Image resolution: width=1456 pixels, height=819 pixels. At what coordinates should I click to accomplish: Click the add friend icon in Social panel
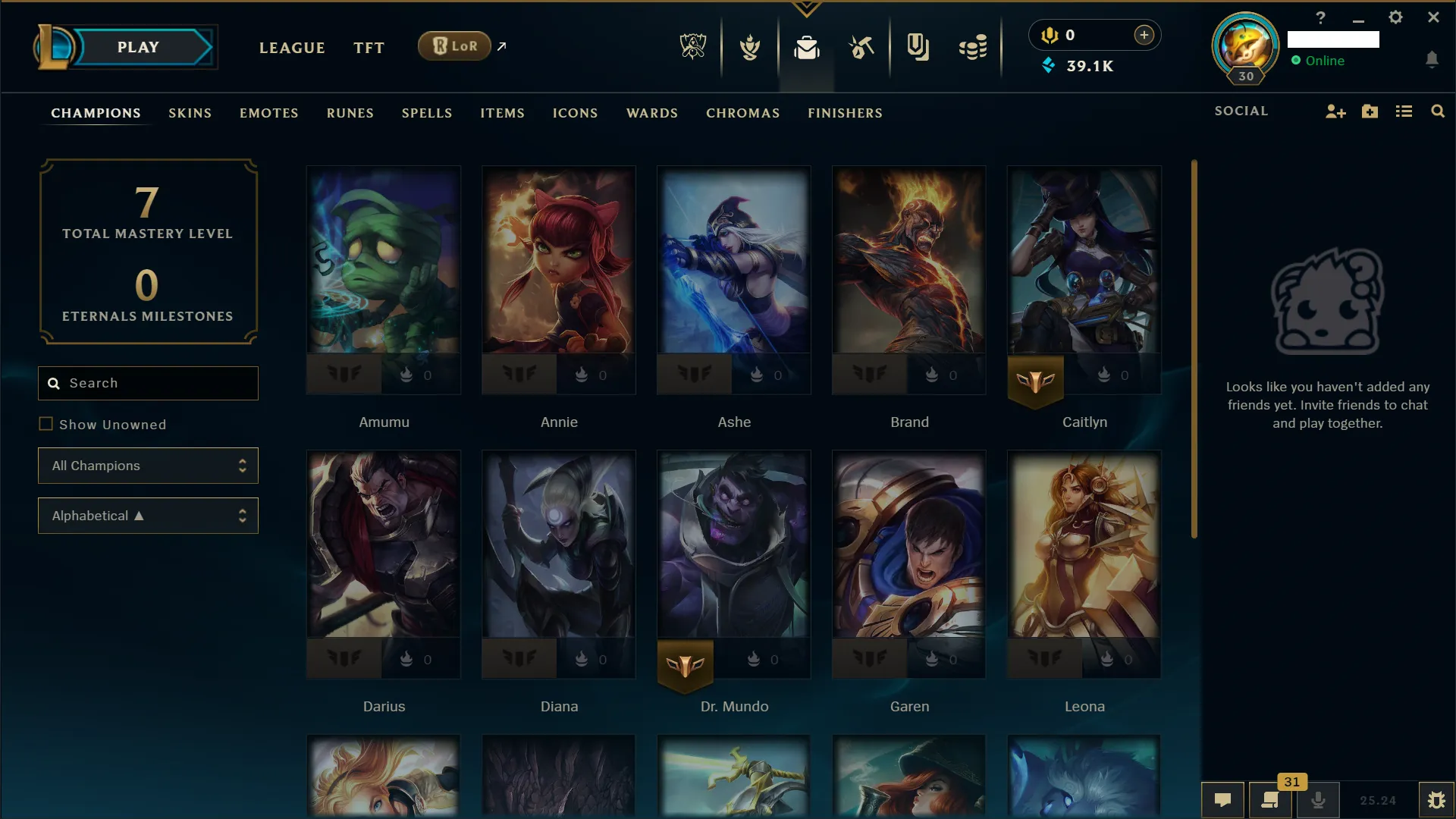pos(1335,111)
